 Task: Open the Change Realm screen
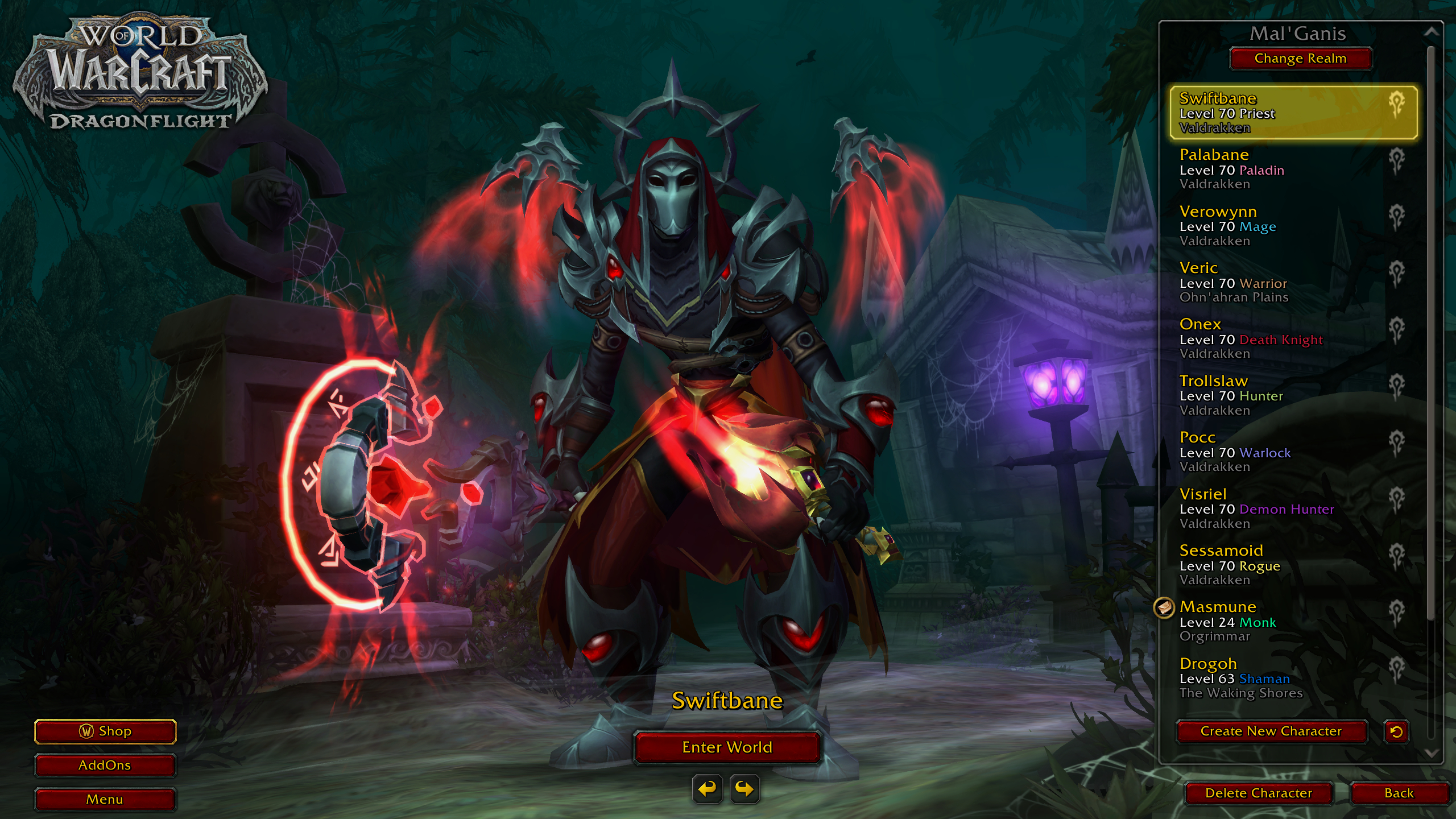[1300, 59]
